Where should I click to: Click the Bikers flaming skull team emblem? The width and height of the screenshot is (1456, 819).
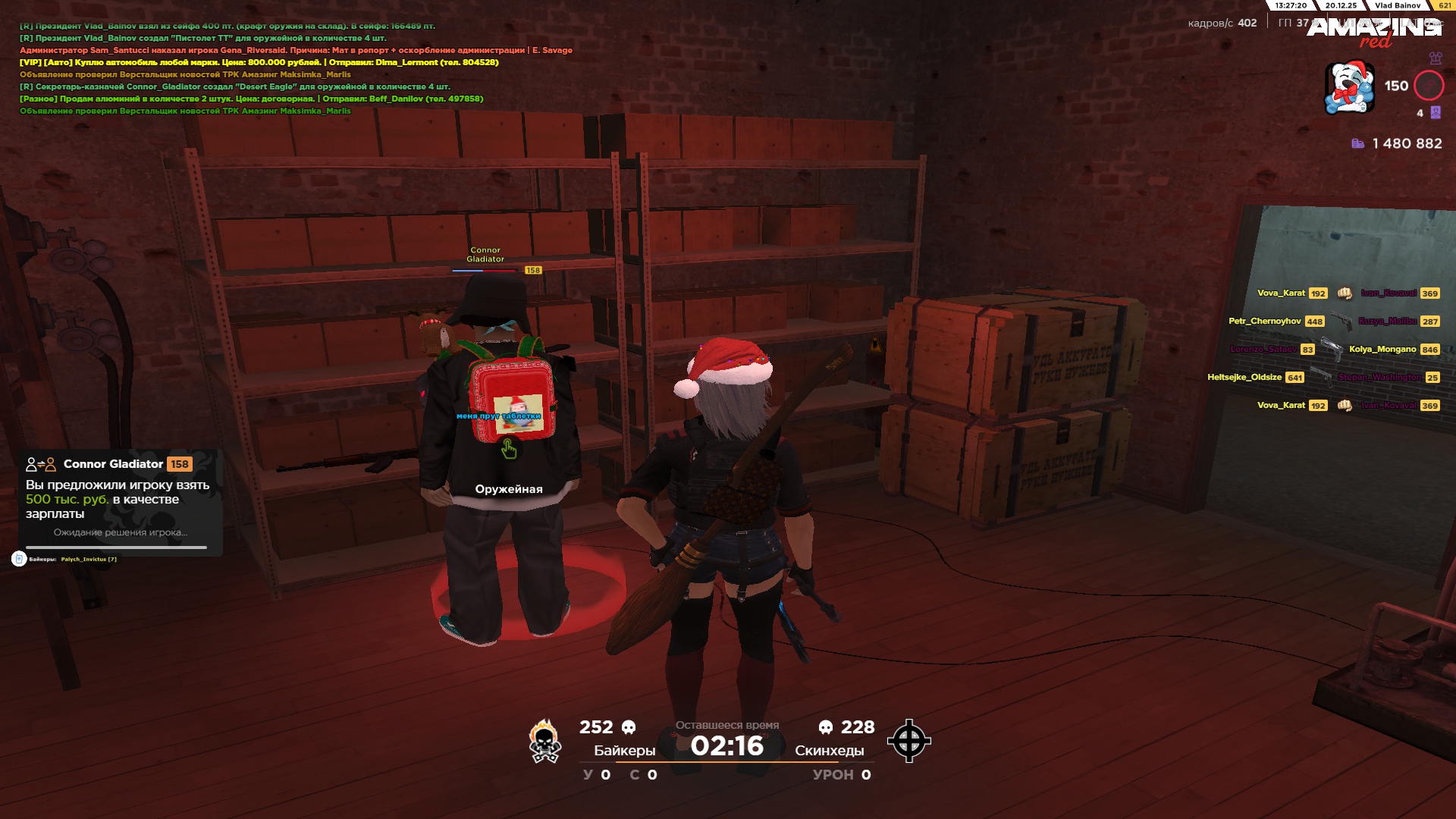click(x=544, y=741)
